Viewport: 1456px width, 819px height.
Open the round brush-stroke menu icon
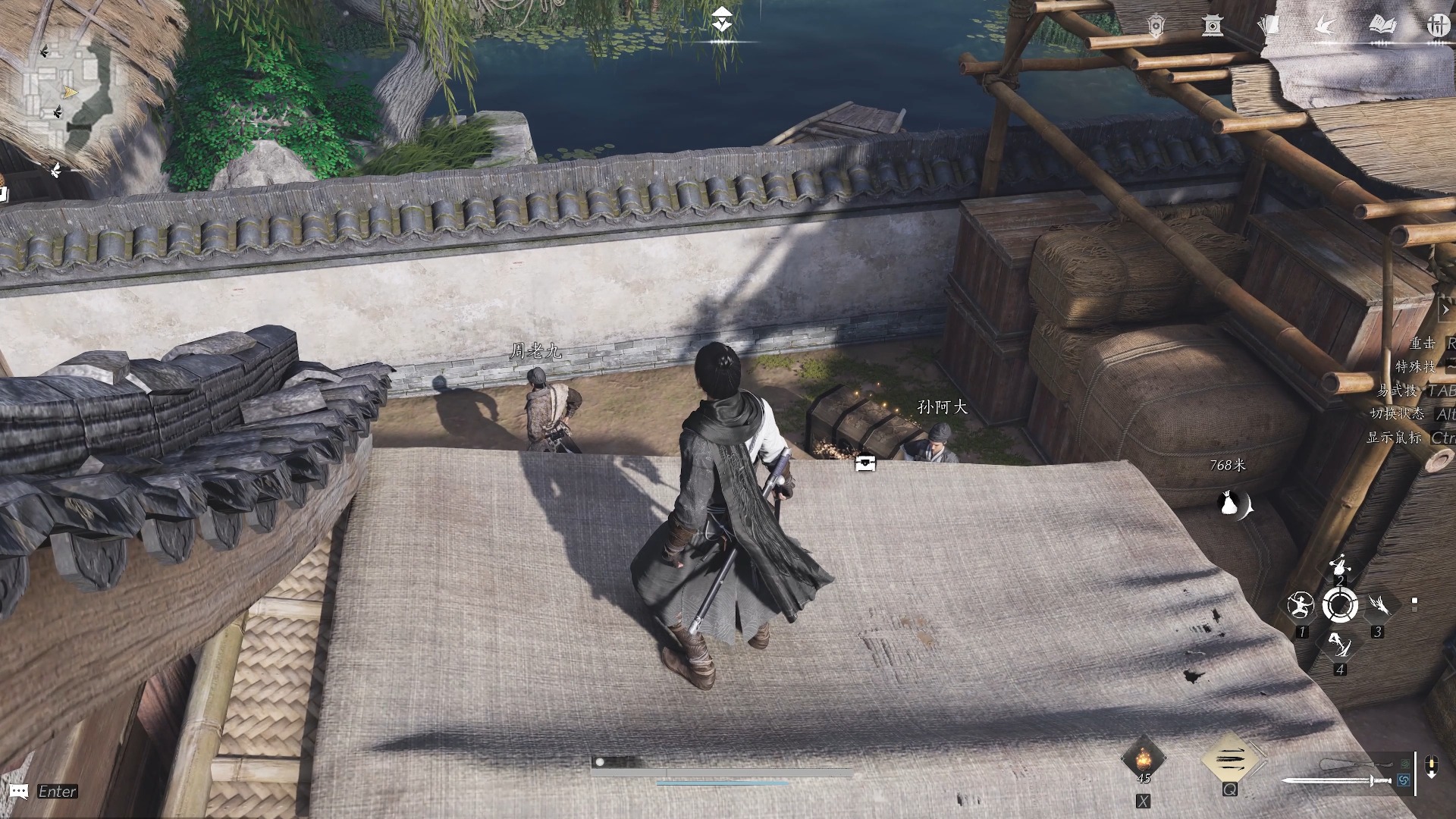click(1436, 26)
